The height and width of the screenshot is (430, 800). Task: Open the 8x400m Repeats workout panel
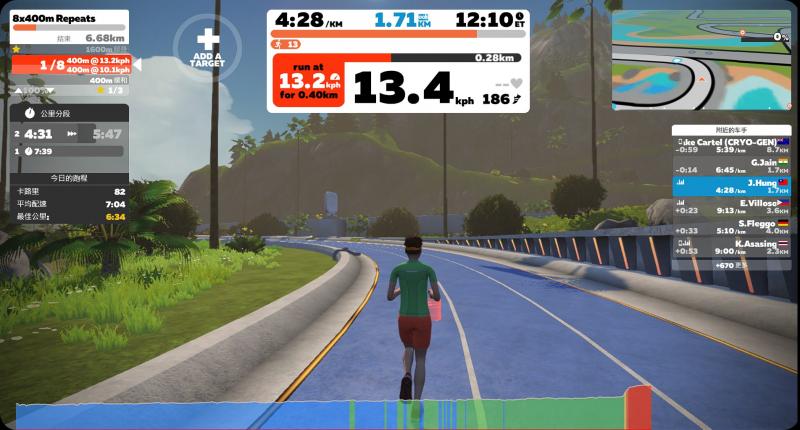tap(68, 21)
